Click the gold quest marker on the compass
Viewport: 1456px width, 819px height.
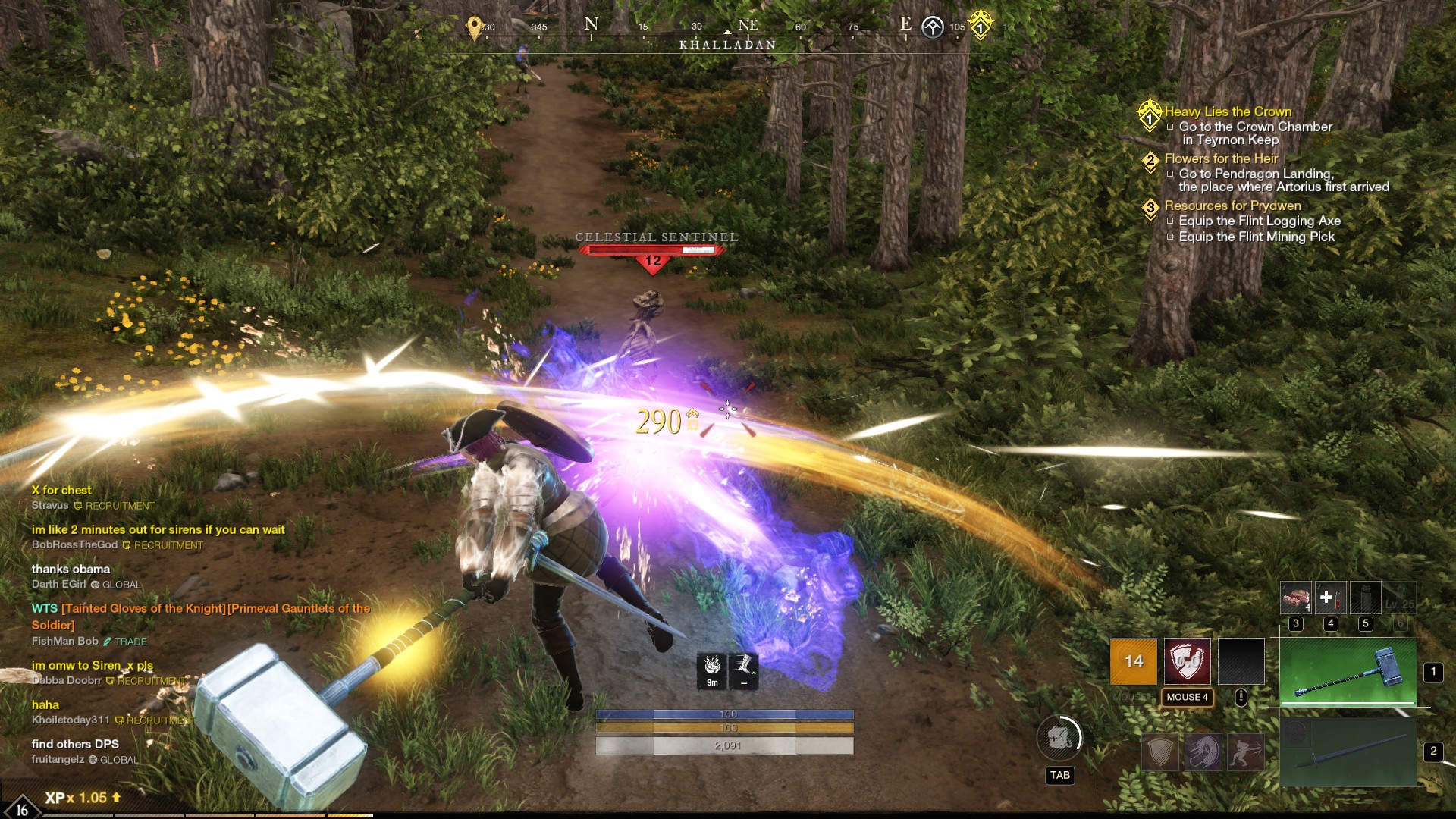981,25
